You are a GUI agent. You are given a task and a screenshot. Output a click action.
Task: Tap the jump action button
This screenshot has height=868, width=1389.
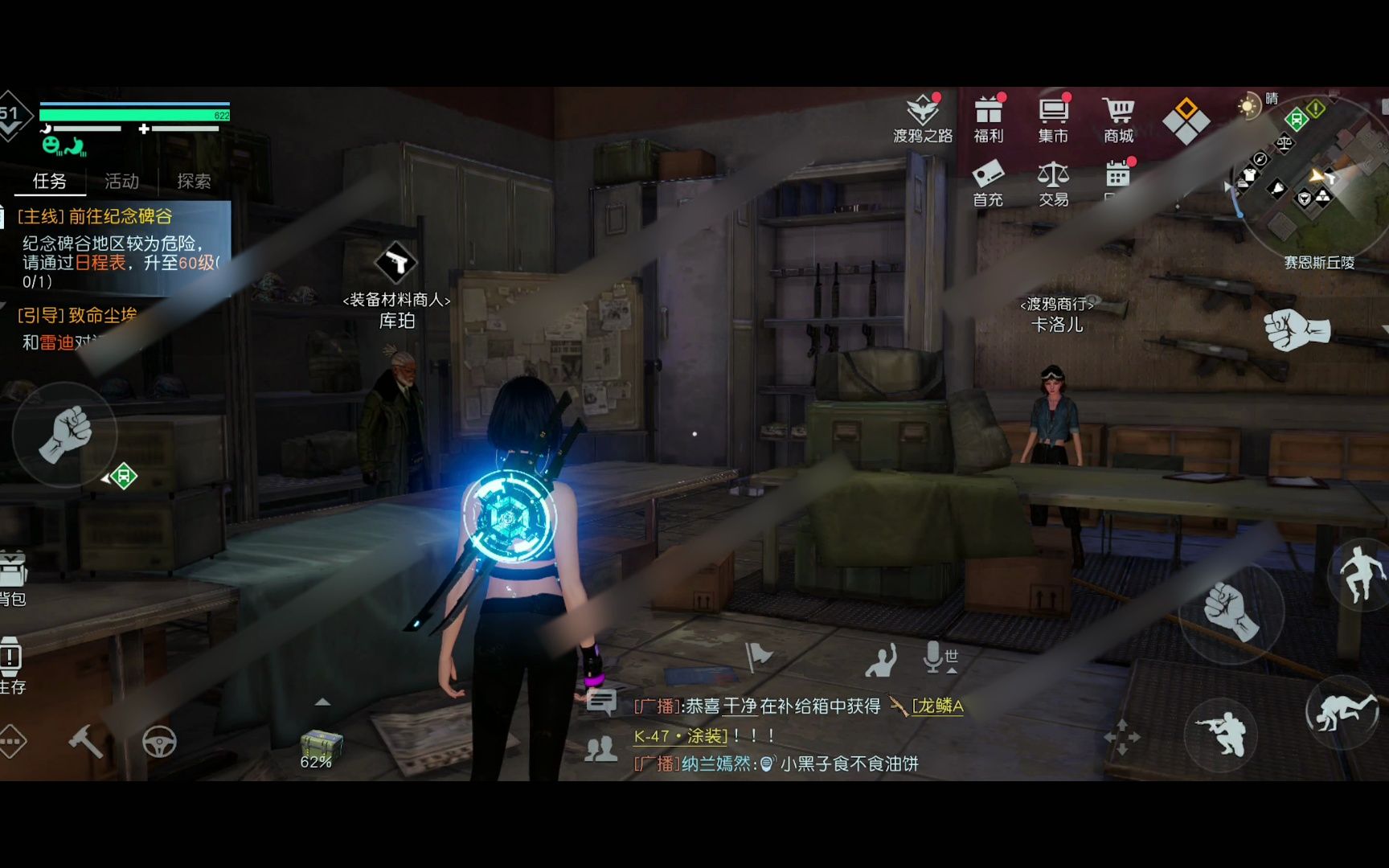[x=1361, y=574]
